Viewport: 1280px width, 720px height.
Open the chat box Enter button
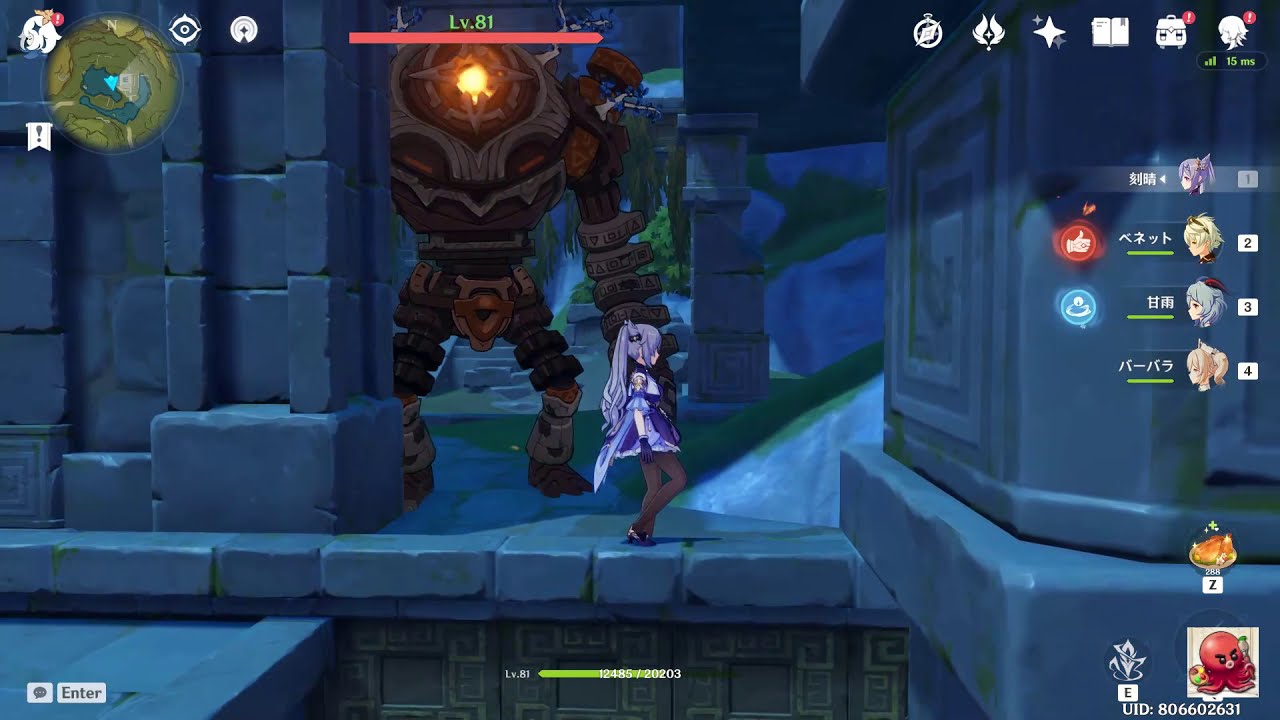pos(67,692)
